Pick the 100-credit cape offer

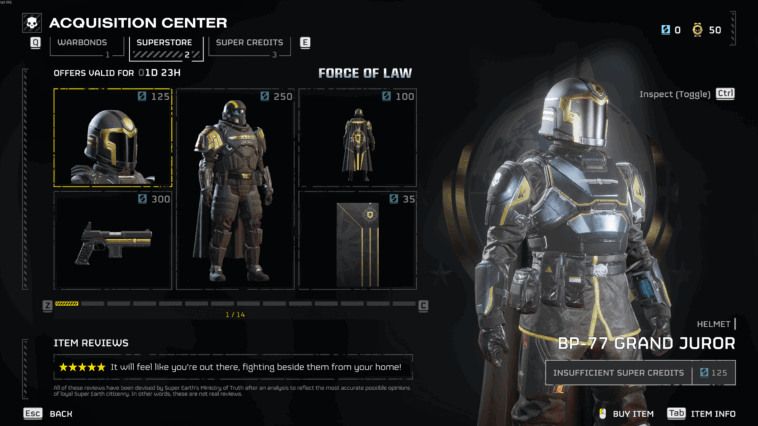click(x=357, y=138)
